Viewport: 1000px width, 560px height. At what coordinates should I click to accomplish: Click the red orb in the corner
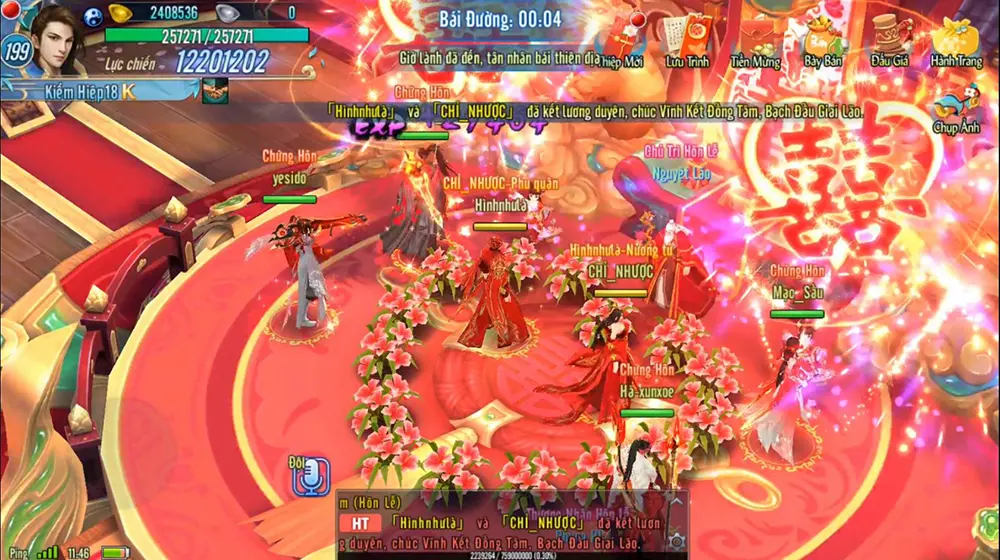coord(9,9)
